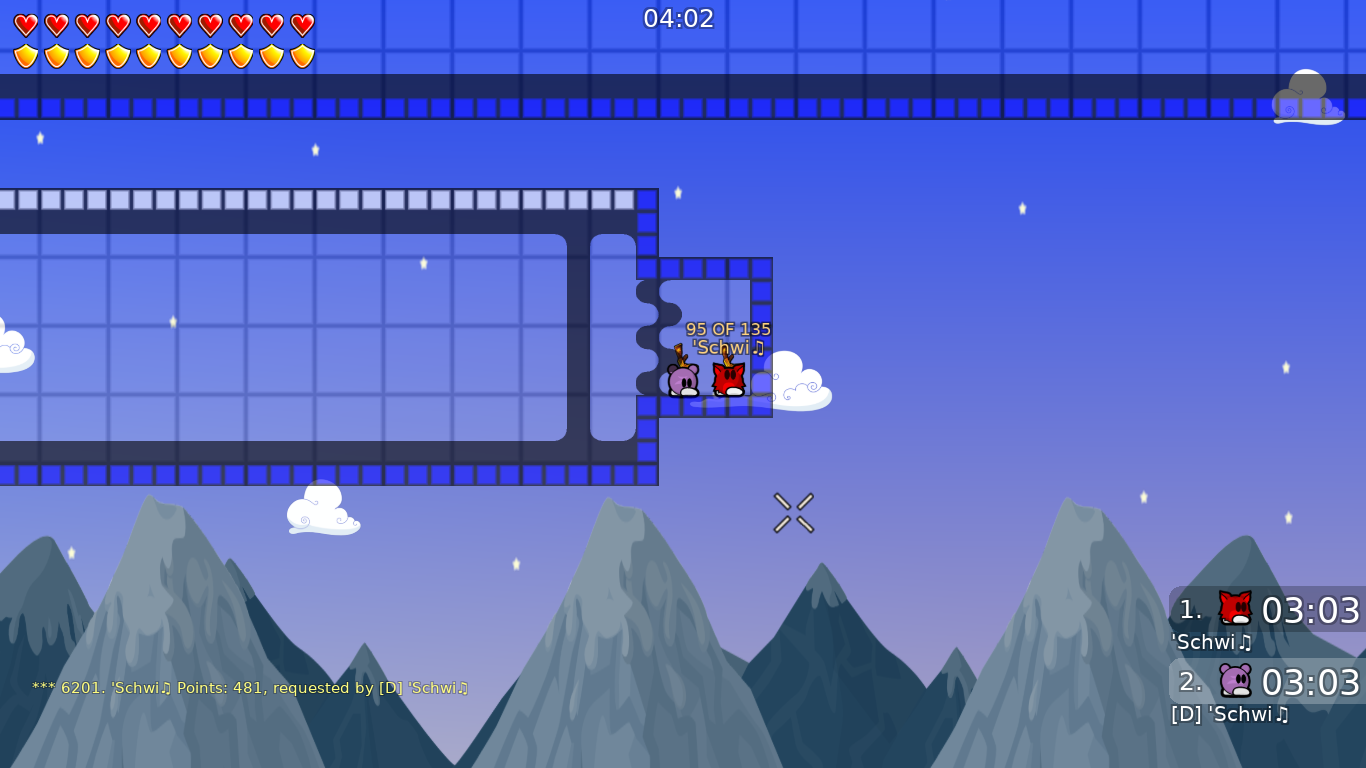Viewport: 1366px width, 768px height.
Task: Click the race timer showing 04:02
Action: pyautogui.click(x=681, y=17)
